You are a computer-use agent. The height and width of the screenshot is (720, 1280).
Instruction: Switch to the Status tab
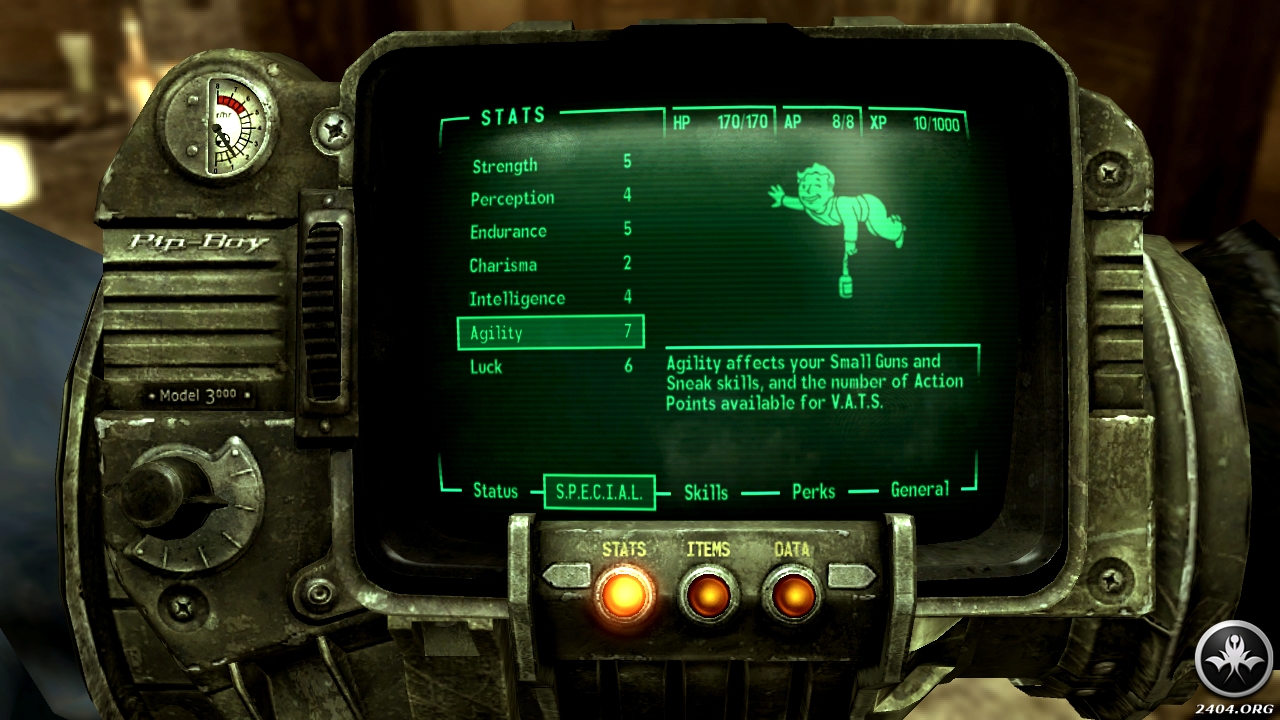coord(495,491)
